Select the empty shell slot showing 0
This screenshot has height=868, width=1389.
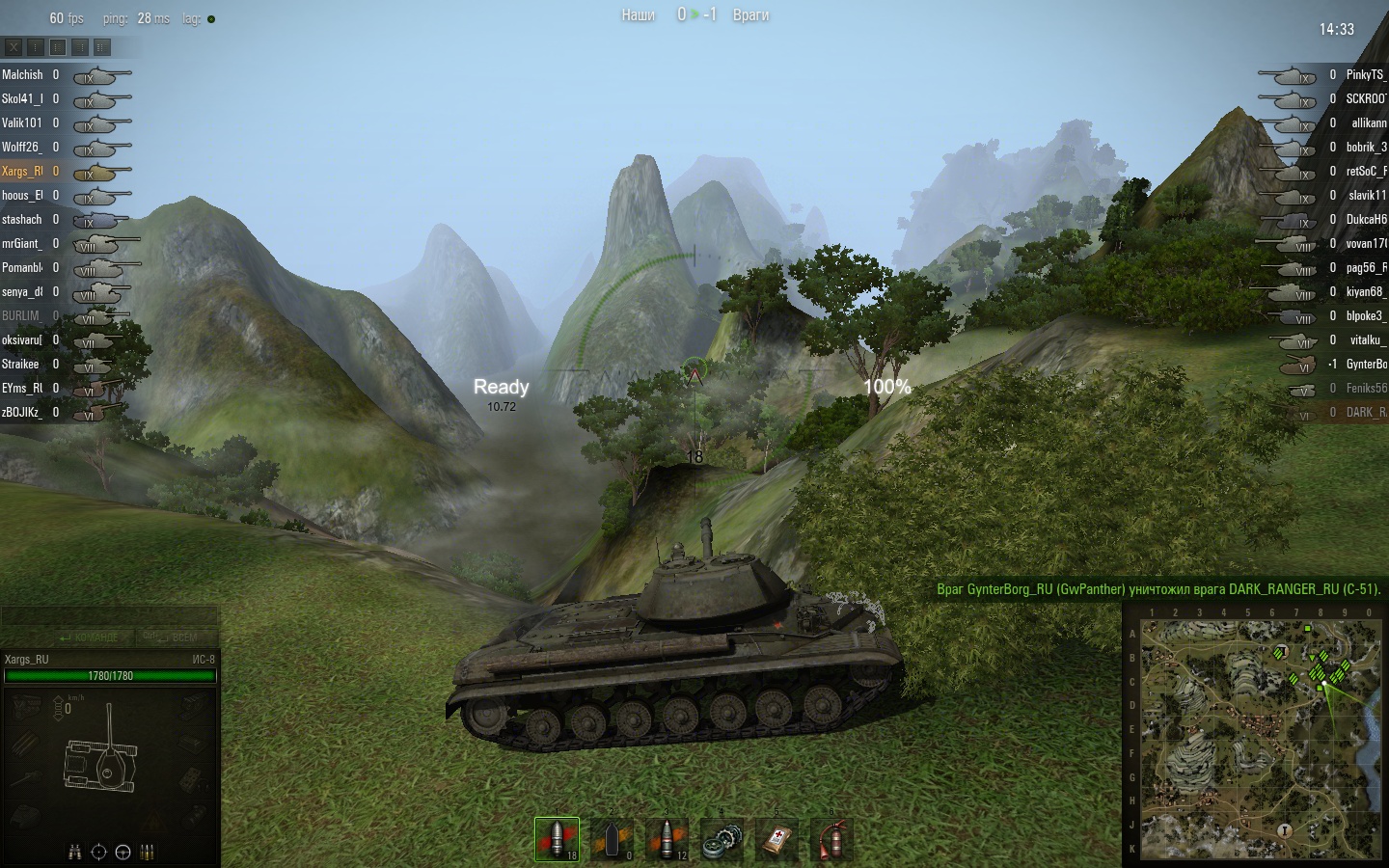click(x=613, y=839)
